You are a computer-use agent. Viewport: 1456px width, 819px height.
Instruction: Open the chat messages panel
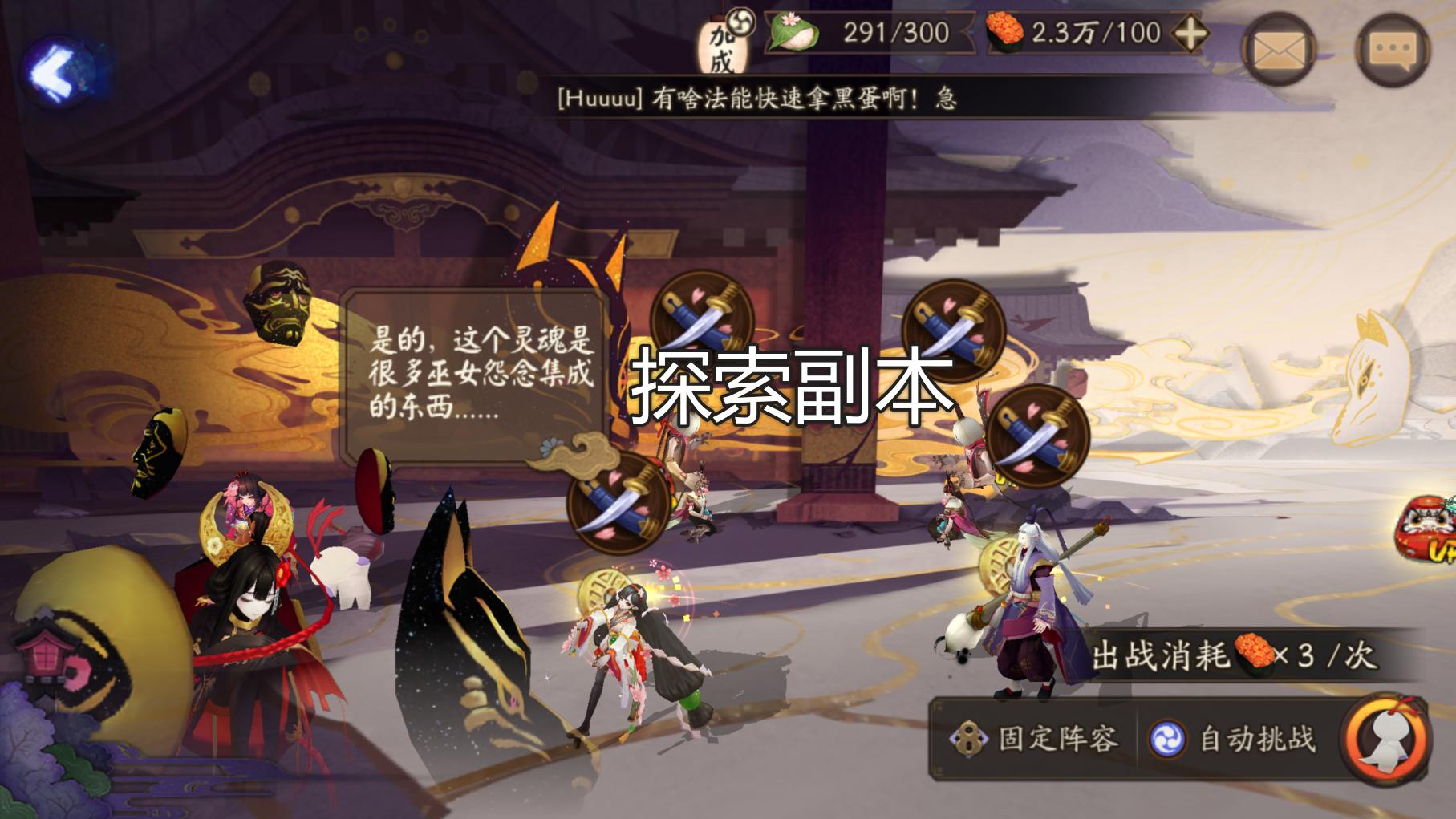(1393, 51)
